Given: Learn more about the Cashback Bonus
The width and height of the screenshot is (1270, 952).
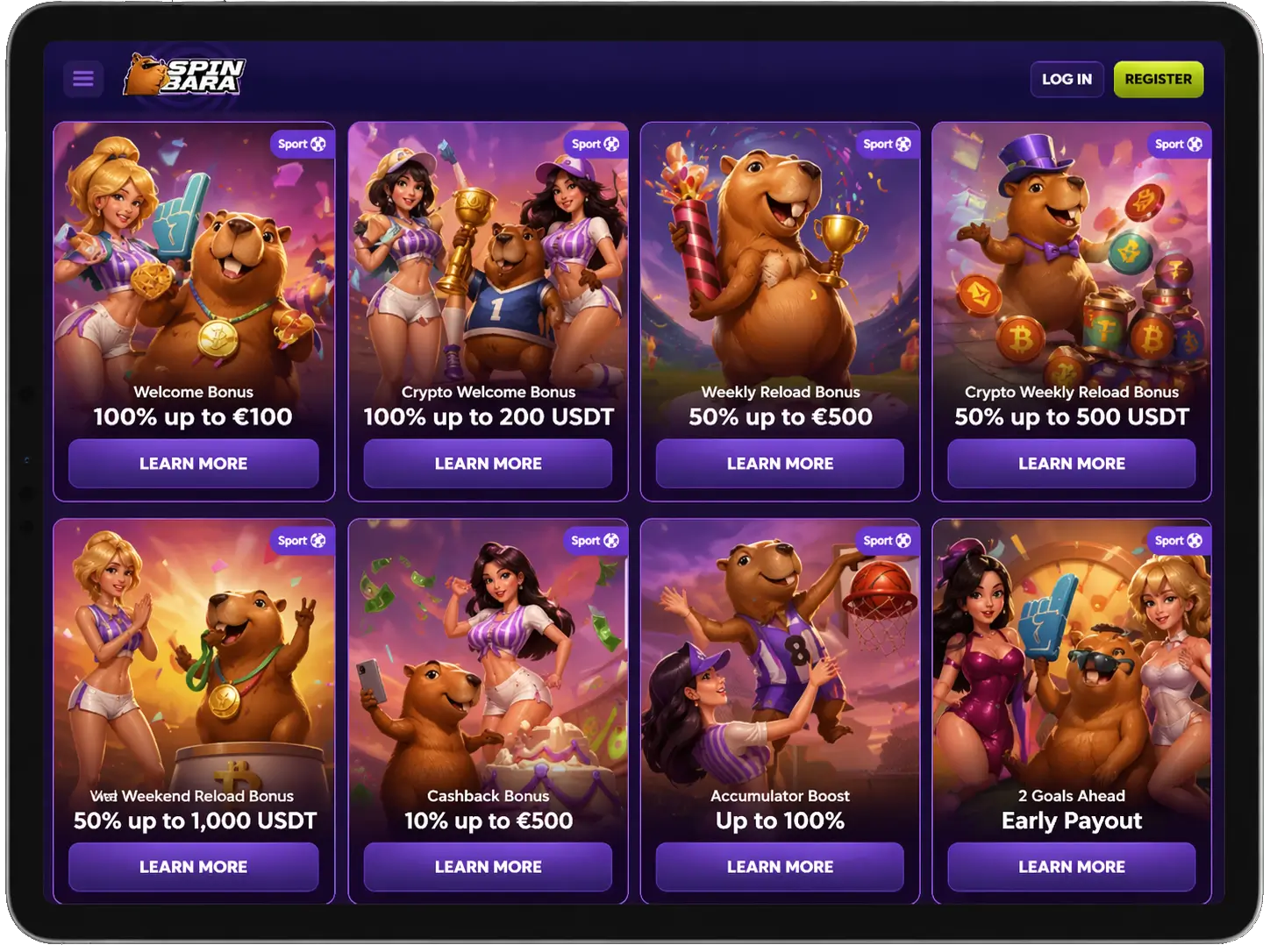Looking at the screenshot, I should tap(487, 867).
